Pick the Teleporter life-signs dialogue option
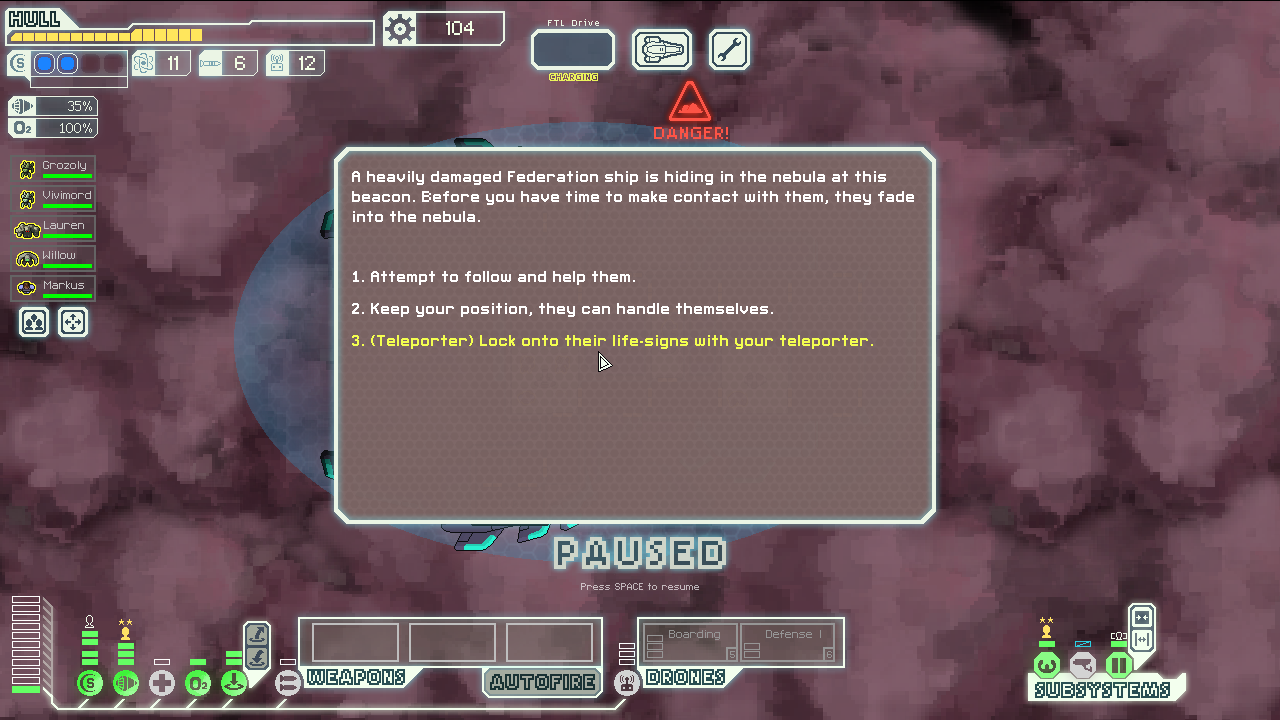The height and width of the screenshot is (720, 1280). click(x=612, y=341)
